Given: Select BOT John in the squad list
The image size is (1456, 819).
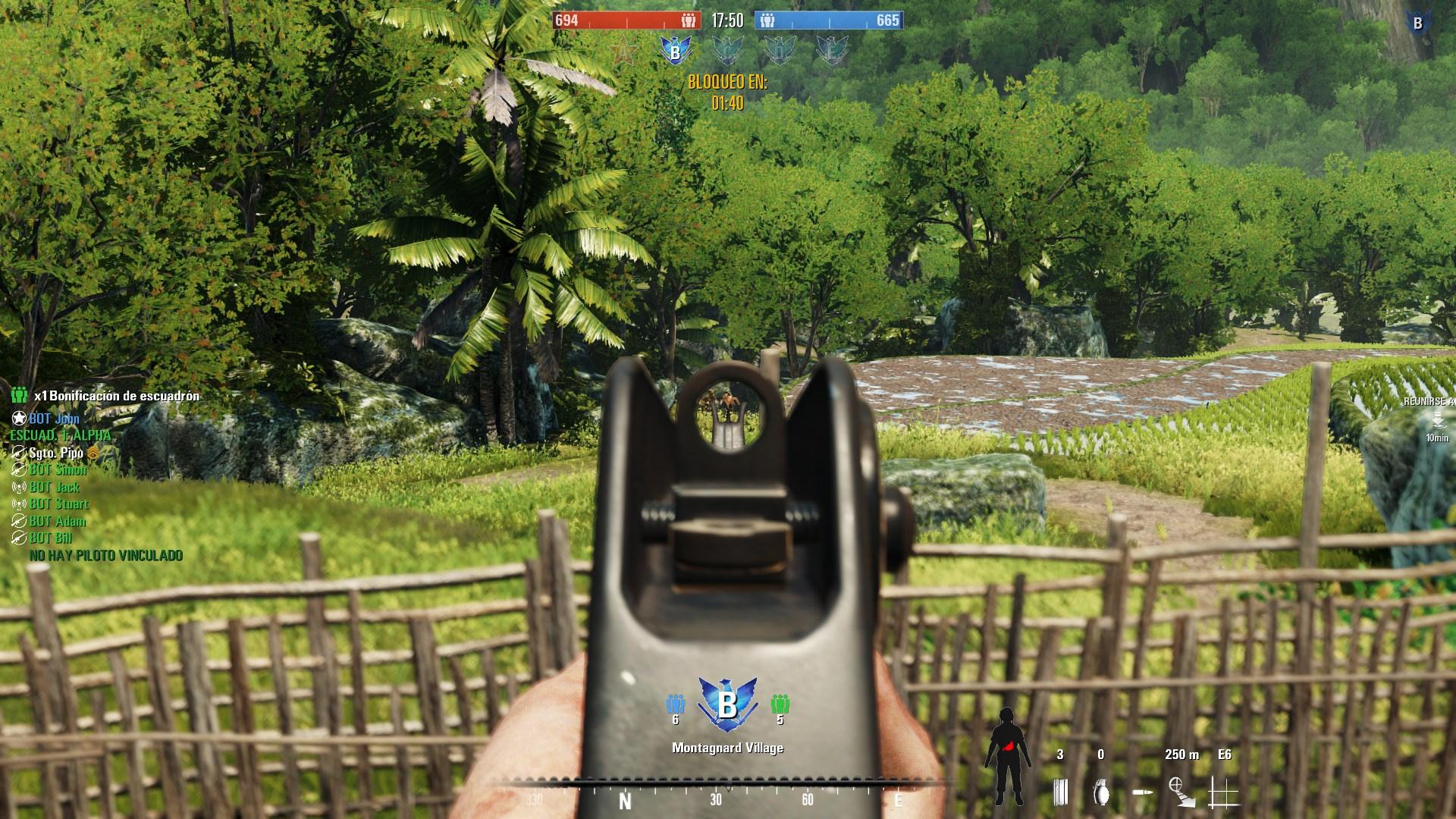Looking at the screenshot, I should point(54,419).
